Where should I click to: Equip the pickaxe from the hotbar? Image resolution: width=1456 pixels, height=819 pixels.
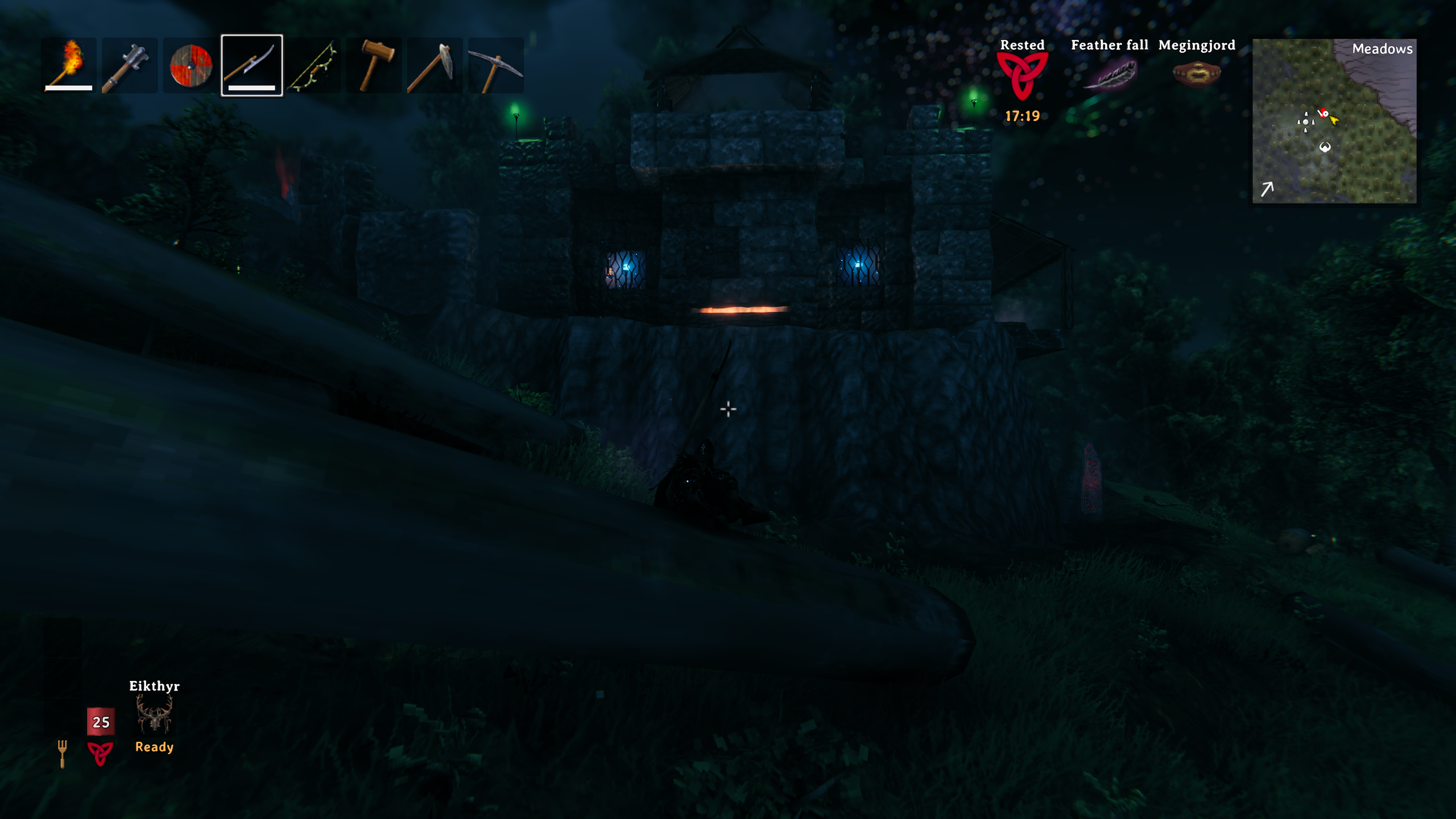pos(495,65)
